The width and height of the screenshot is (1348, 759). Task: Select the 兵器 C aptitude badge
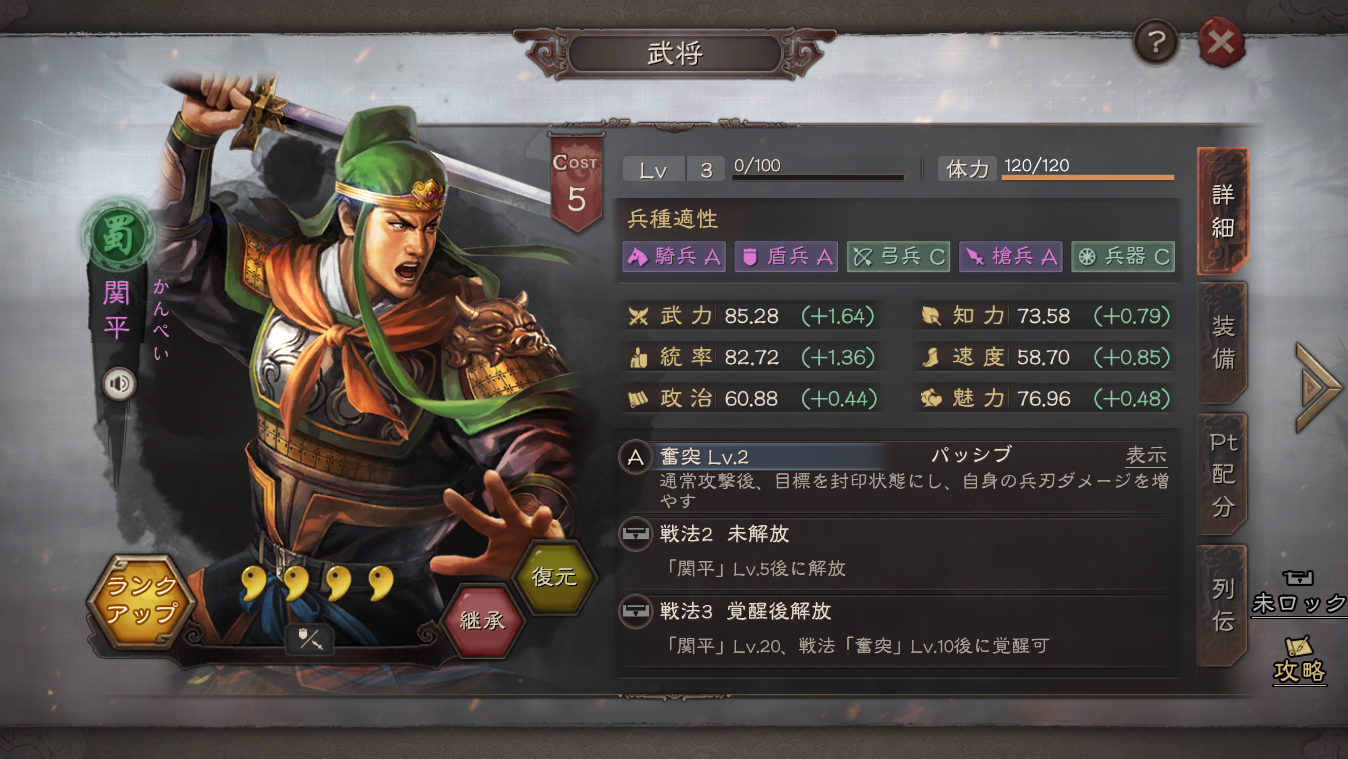[1122, 256]
